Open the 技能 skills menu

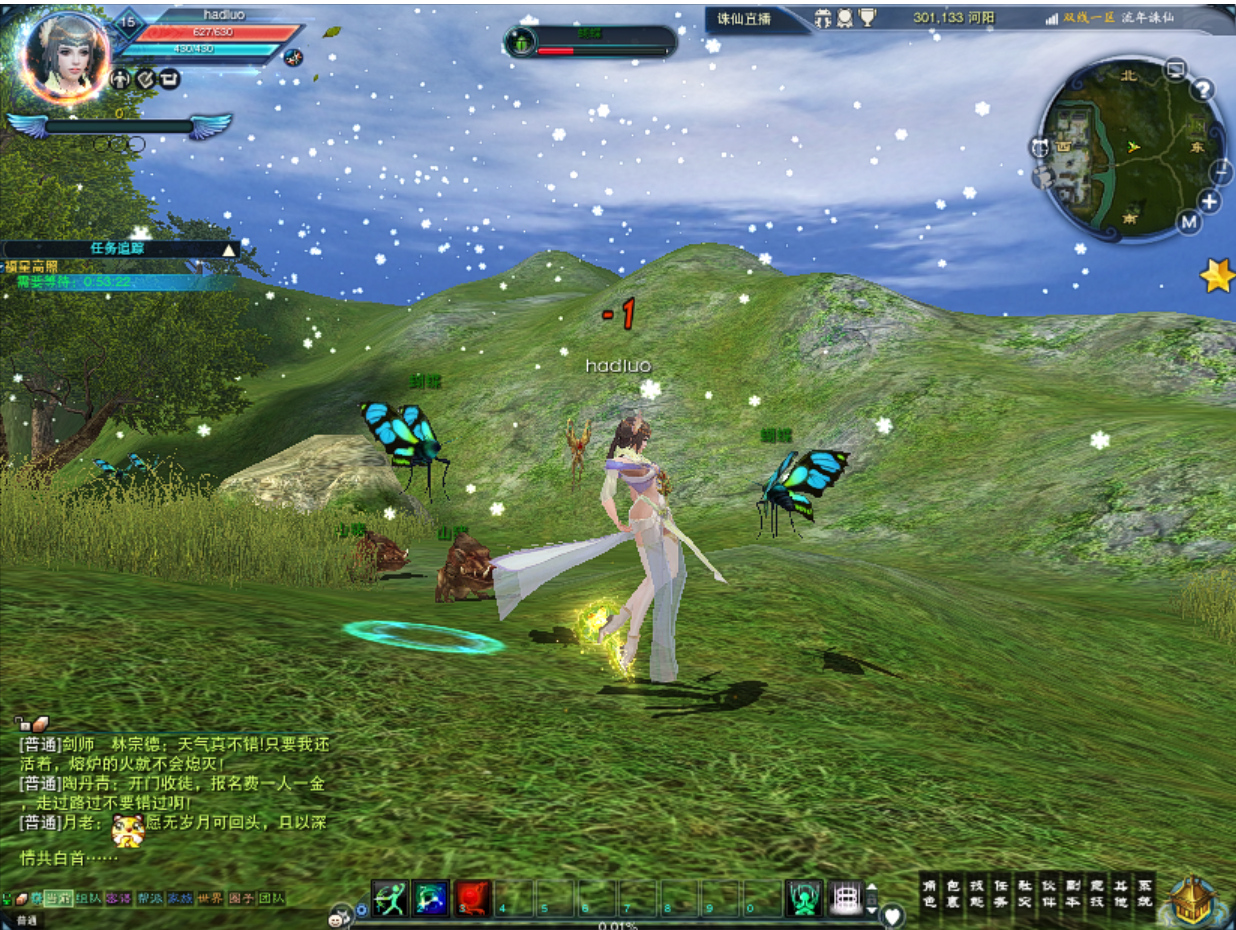(x=977, y=893)
